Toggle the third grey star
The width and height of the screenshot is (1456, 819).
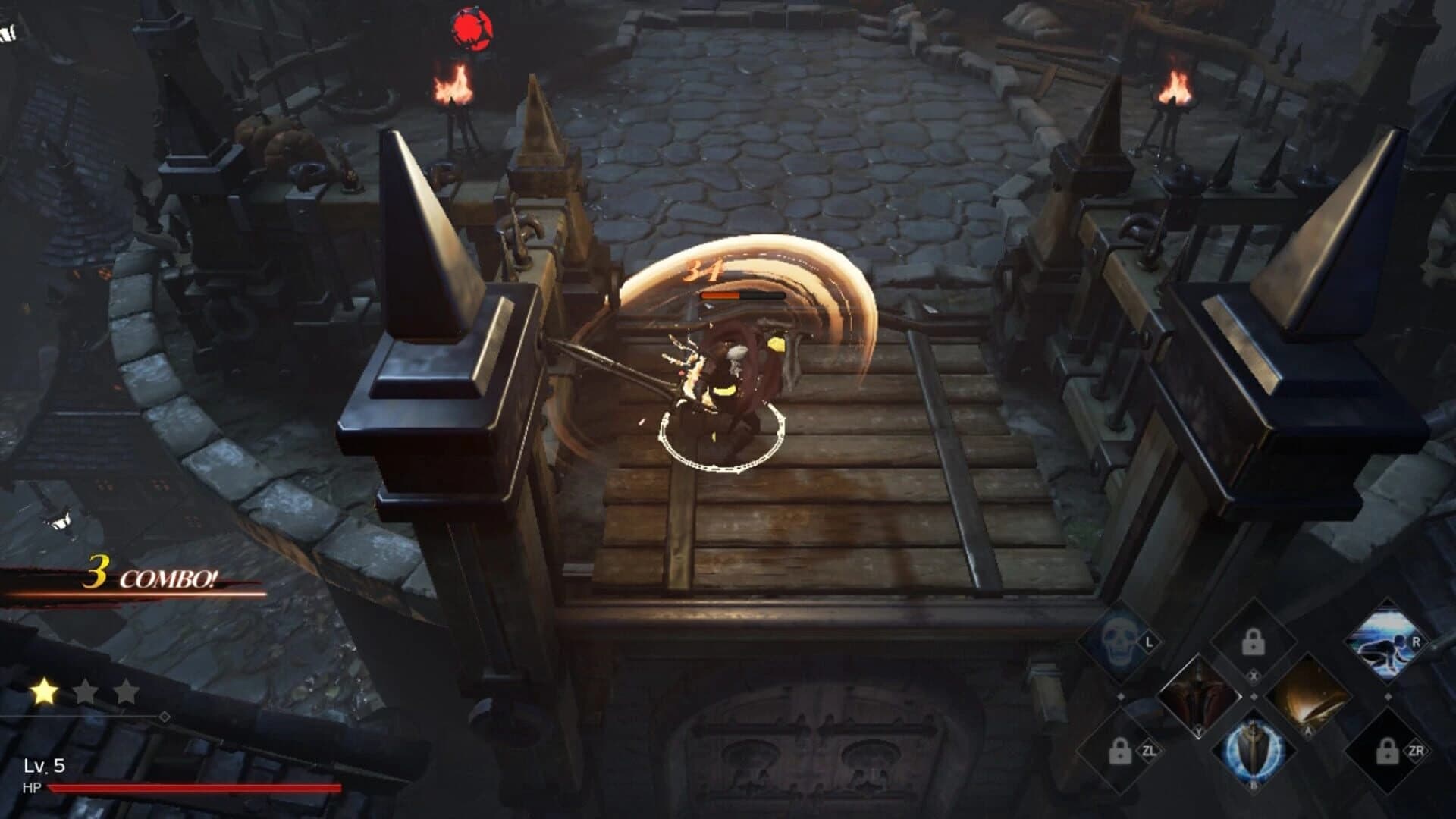coord(126,691)
